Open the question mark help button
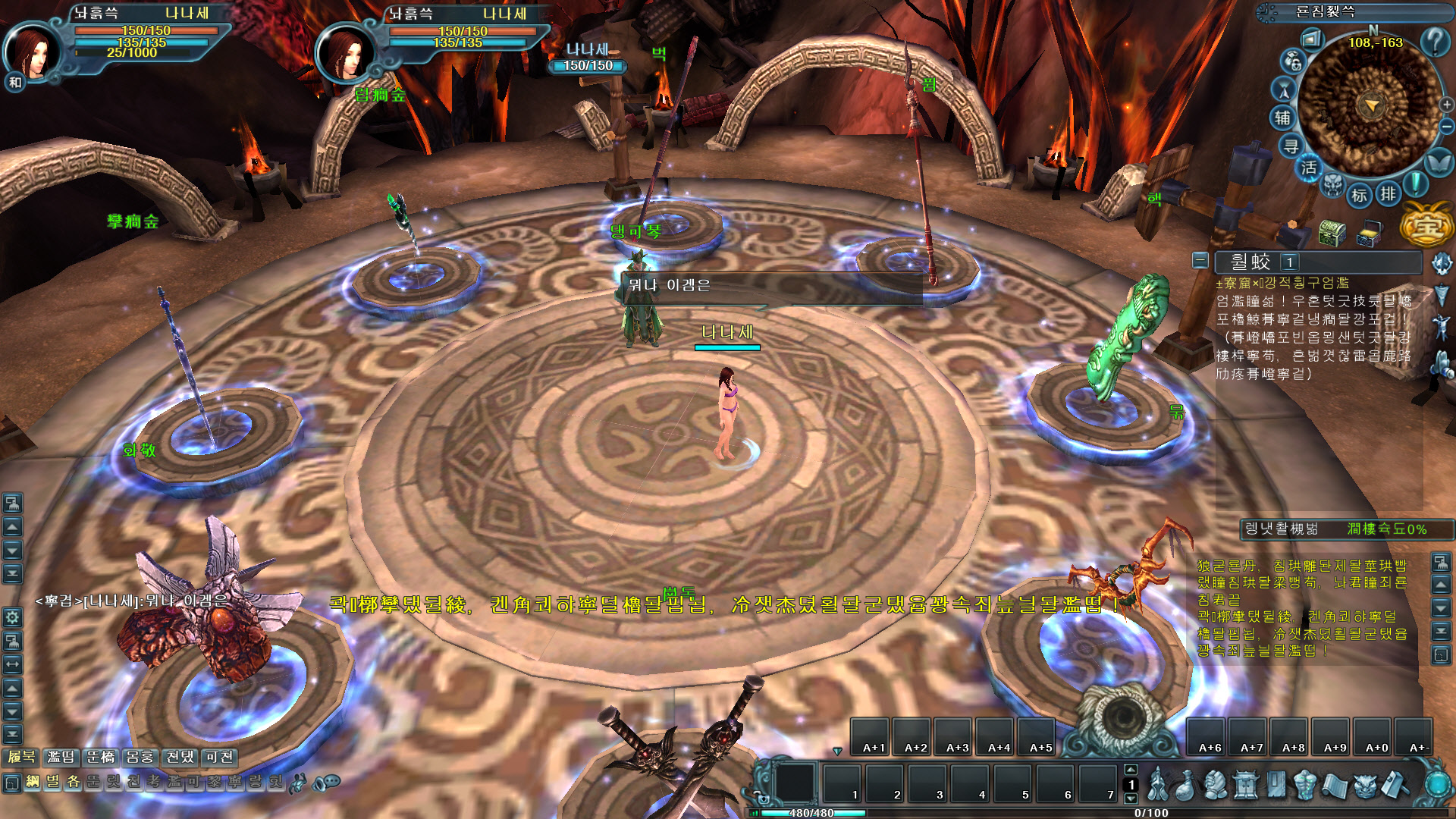 pos(1434,41)
